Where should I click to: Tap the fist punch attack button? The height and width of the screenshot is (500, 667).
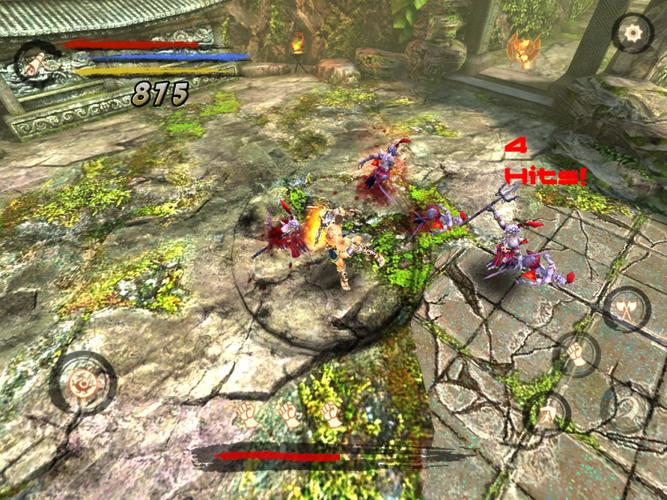[x=576, y=352]
